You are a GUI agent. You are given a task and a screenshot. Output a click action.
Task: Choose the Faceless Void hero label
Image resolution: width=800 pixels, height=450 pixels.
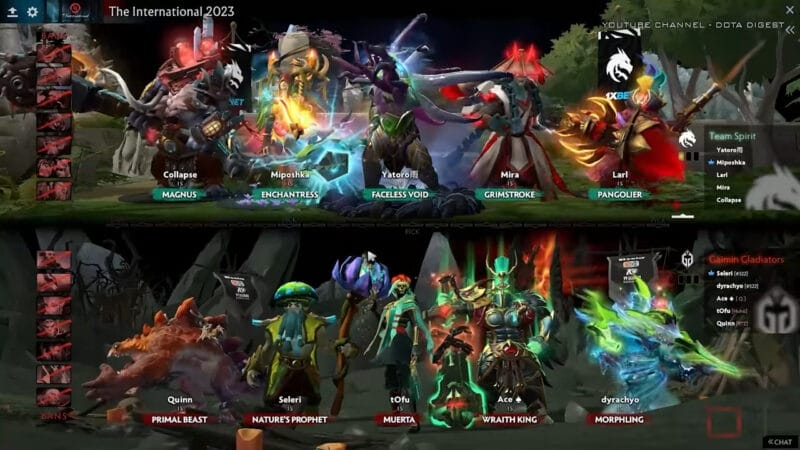400,194
